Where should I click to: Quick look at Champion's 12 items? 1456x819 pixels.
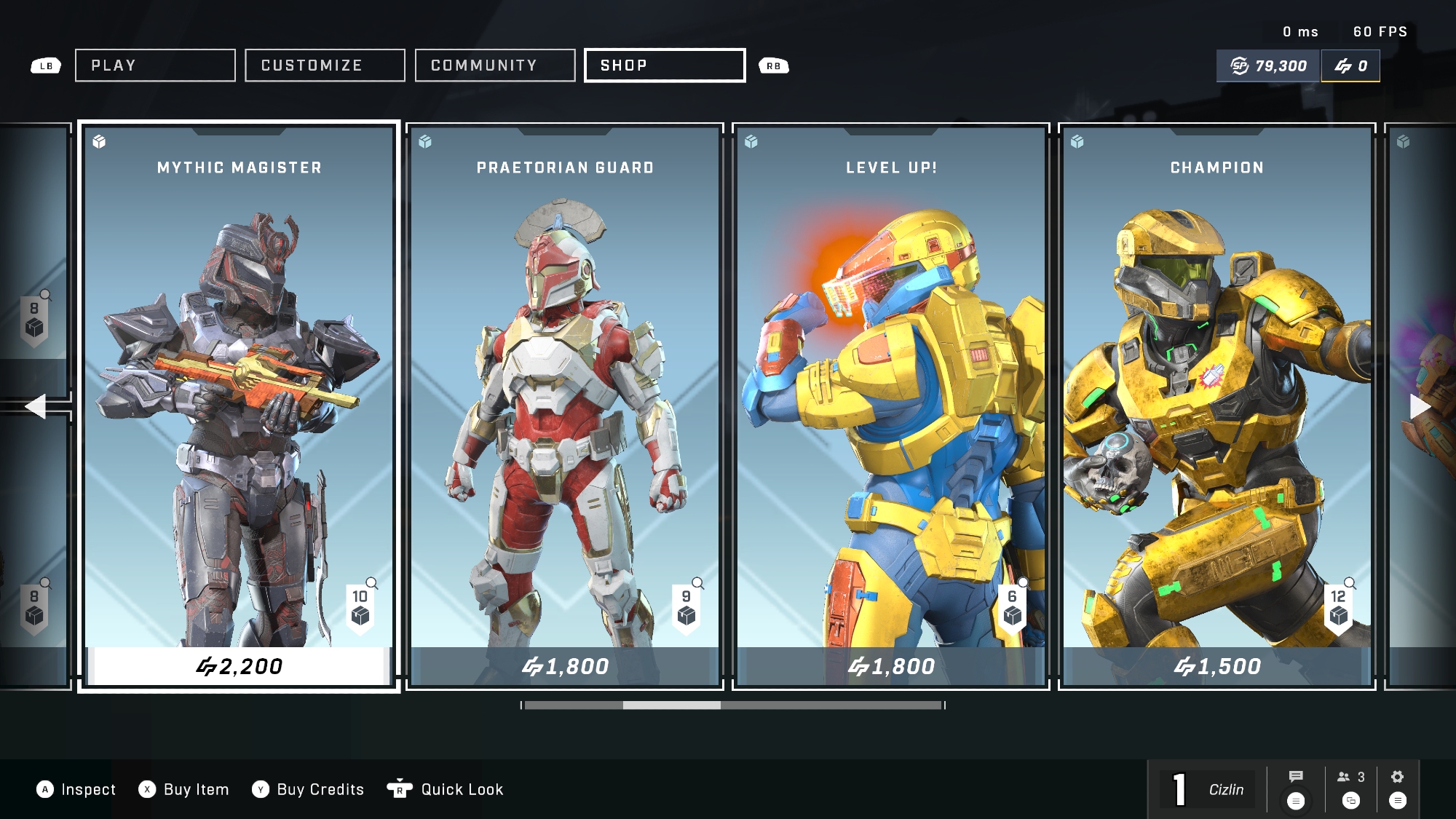click(x=1339, y=606)
